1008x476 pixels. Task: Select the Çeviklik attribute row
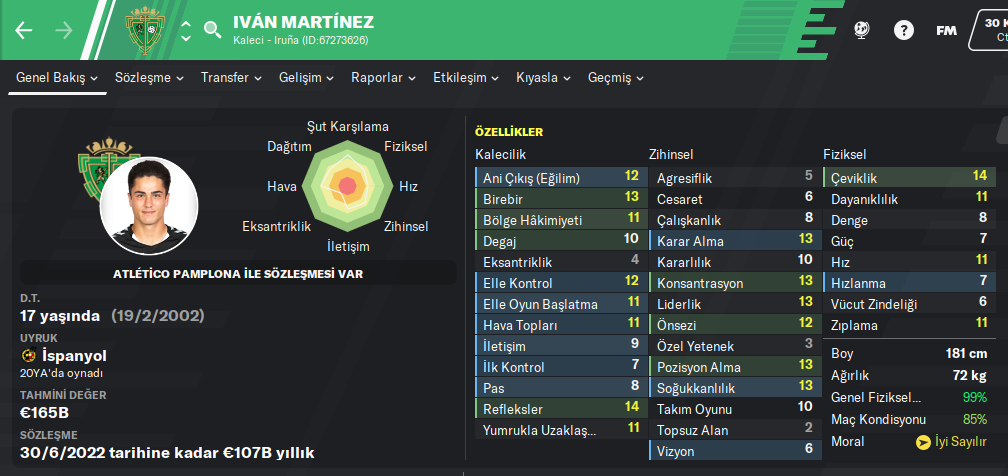coord(909,177)
